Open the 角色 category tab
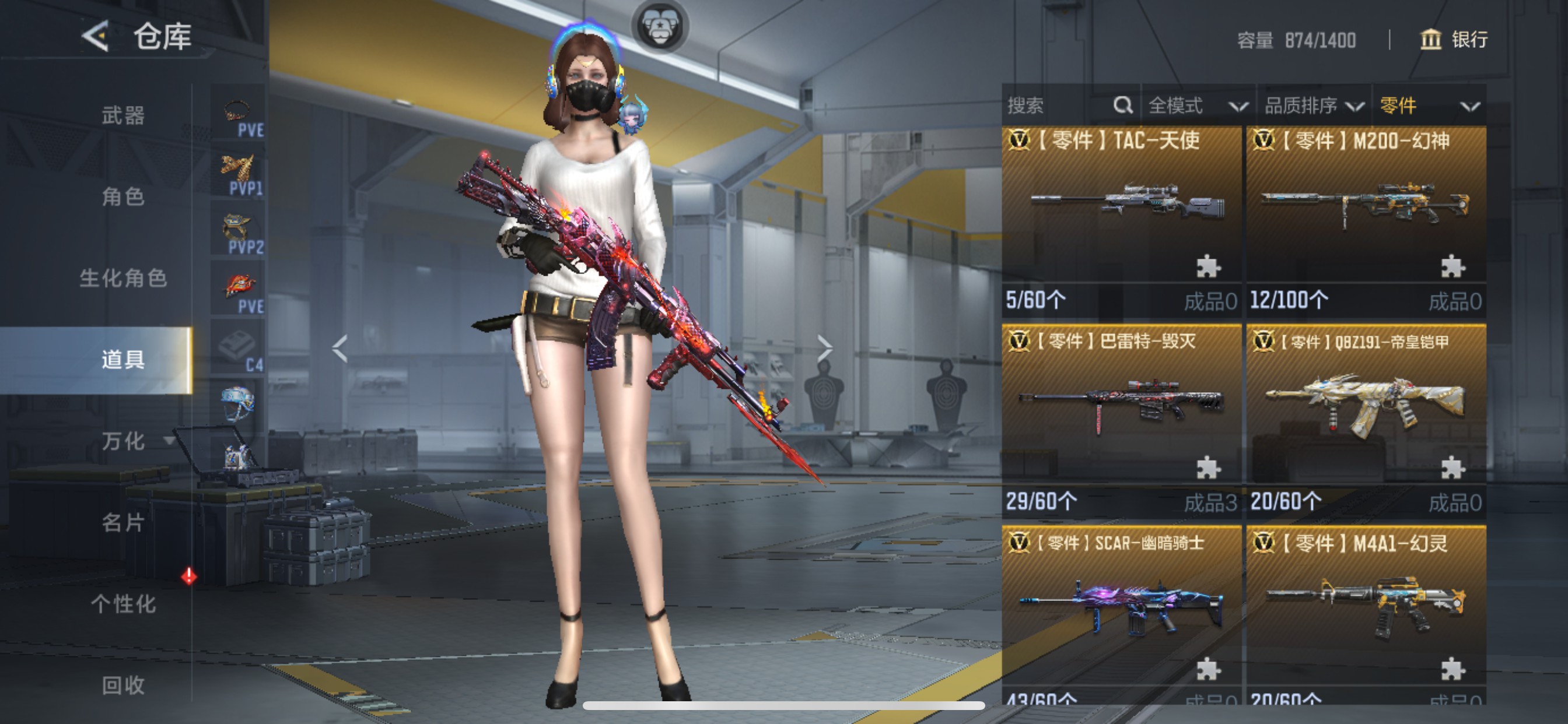 coord(123,196)
